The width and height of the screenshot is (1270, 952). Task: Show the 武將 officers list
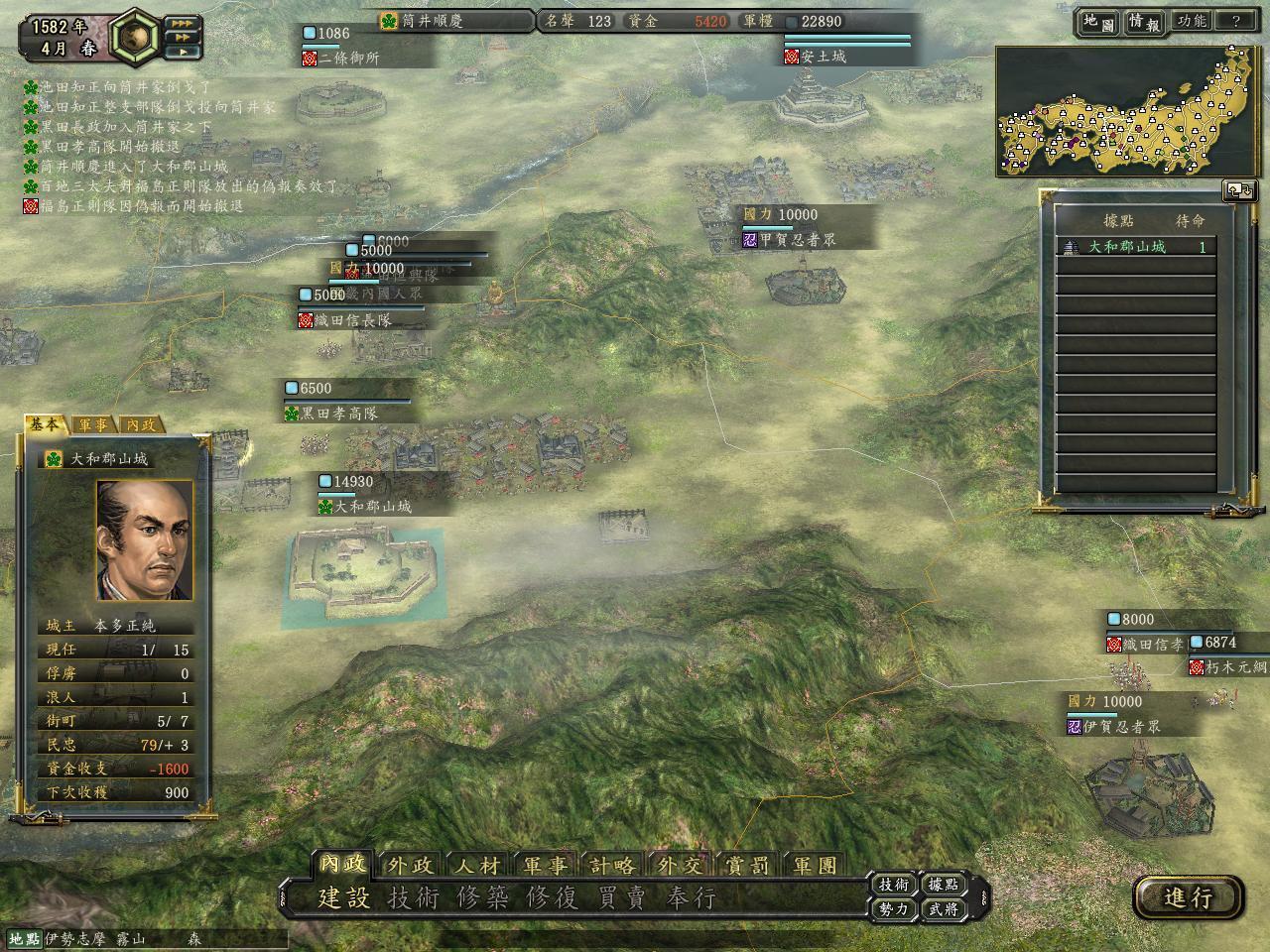point(943,908)
